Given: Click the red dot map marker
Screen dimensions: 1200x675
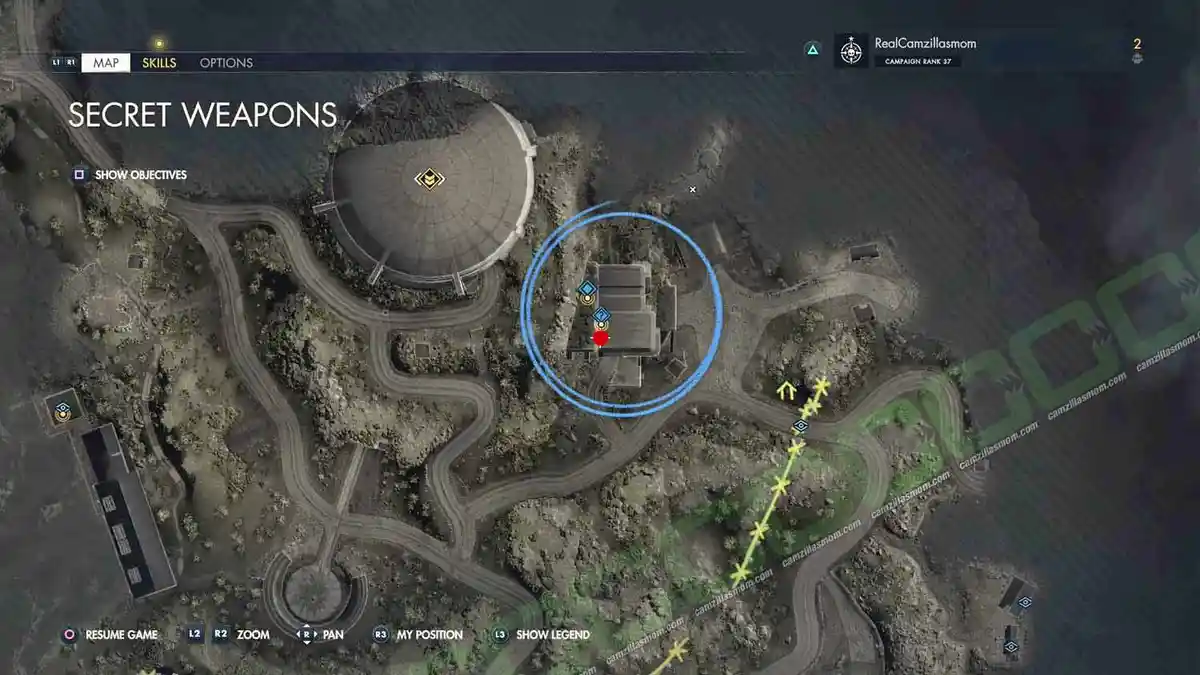Looking at the screenshot, I should pos(600,339).
